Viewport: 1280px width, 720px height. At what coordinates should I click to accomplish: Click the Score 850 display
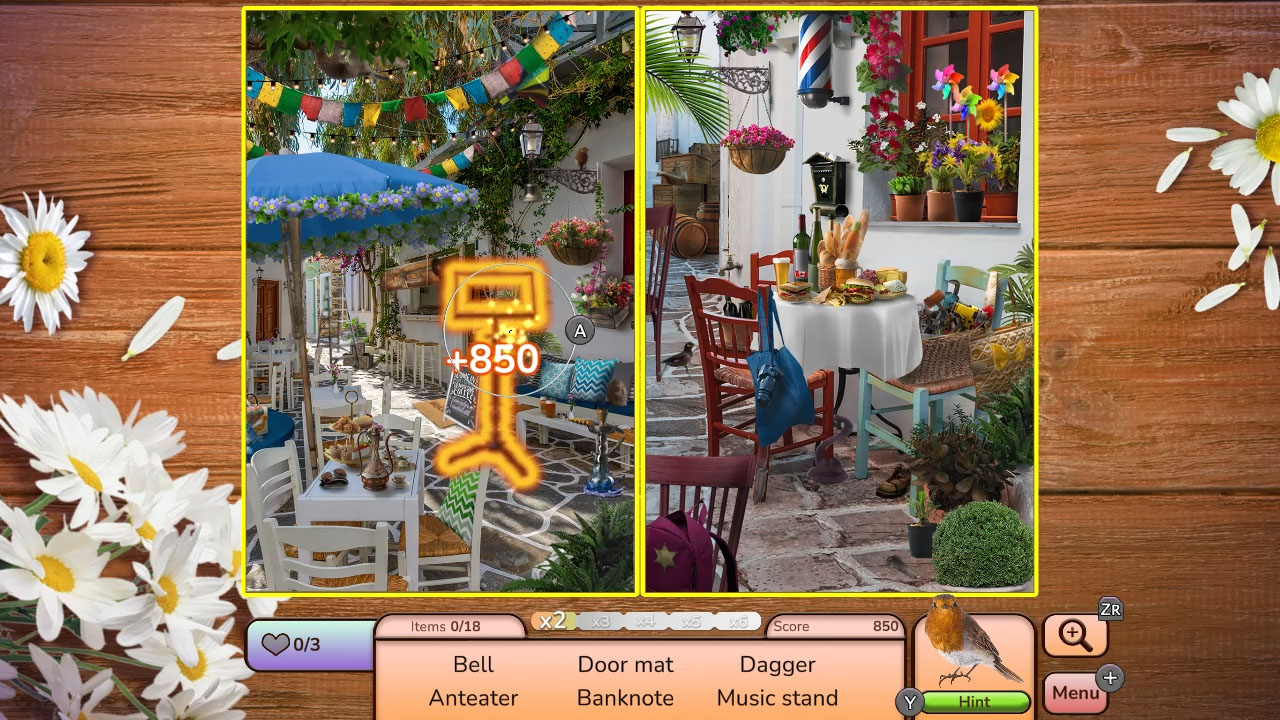[x=835, y=626]
